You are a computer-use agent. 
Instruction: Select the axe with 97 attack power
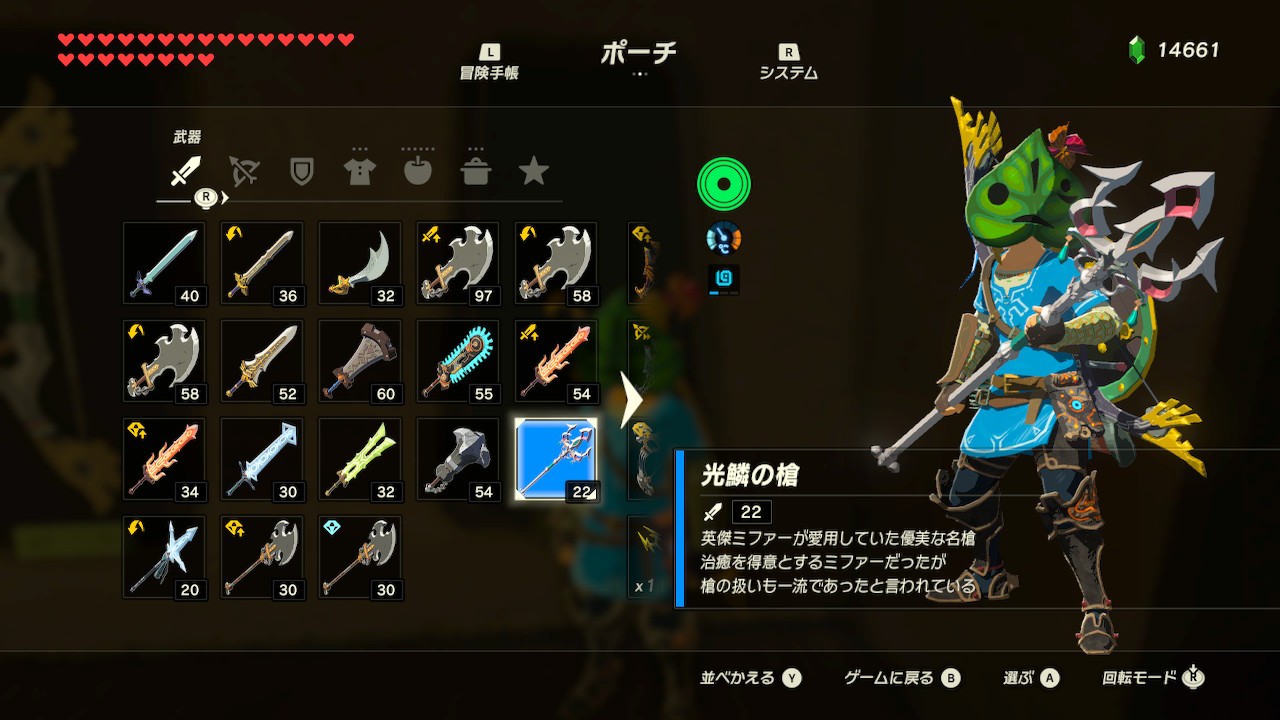458,263
